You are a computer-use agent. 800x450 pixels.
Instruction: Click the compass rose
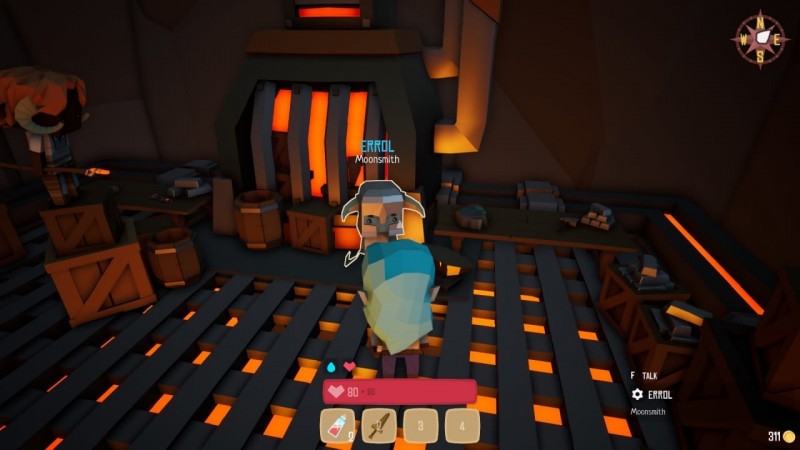(760, 39)
